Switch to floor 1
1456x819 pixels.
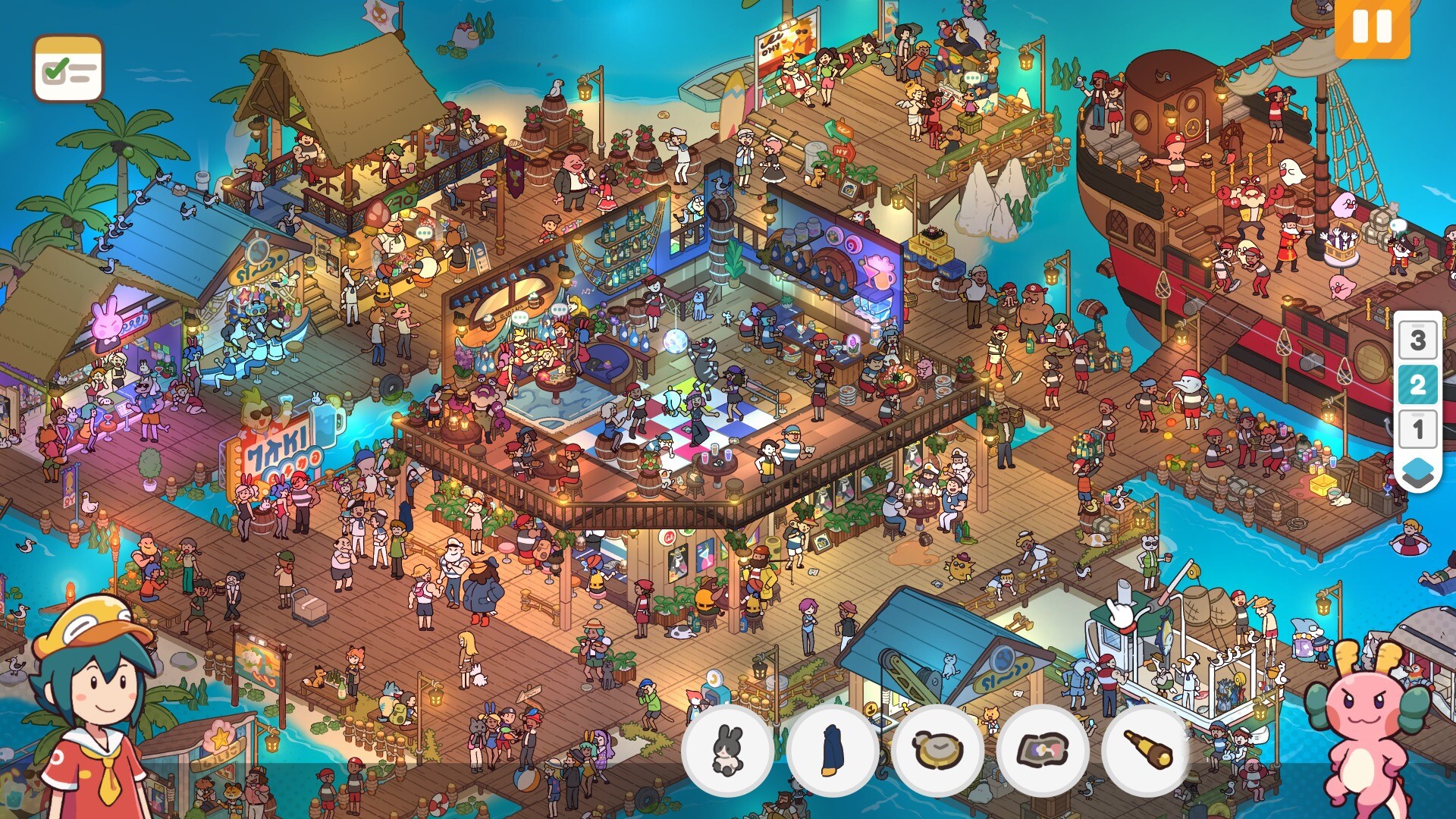pos(1417,429)
